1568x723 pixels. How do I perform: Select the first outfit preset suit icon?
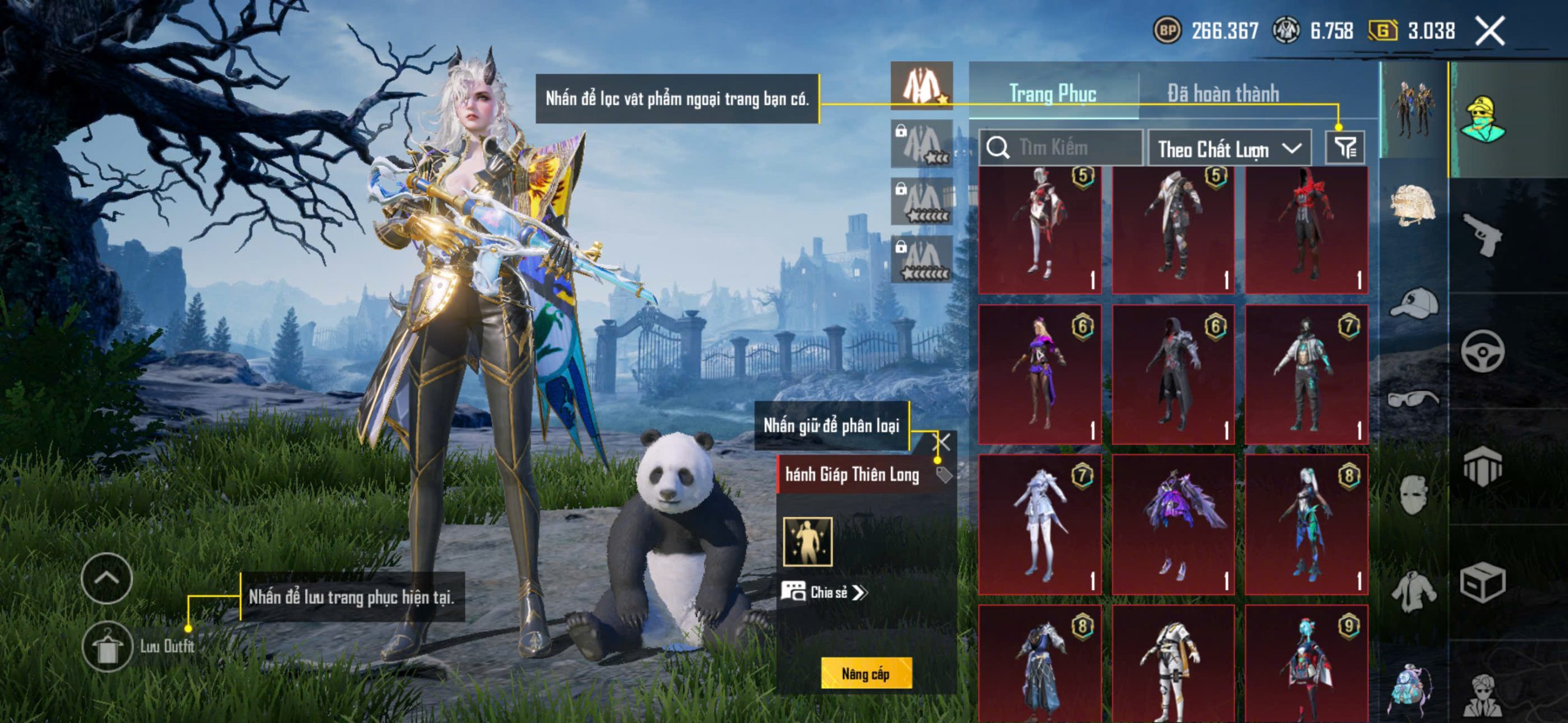922,86
